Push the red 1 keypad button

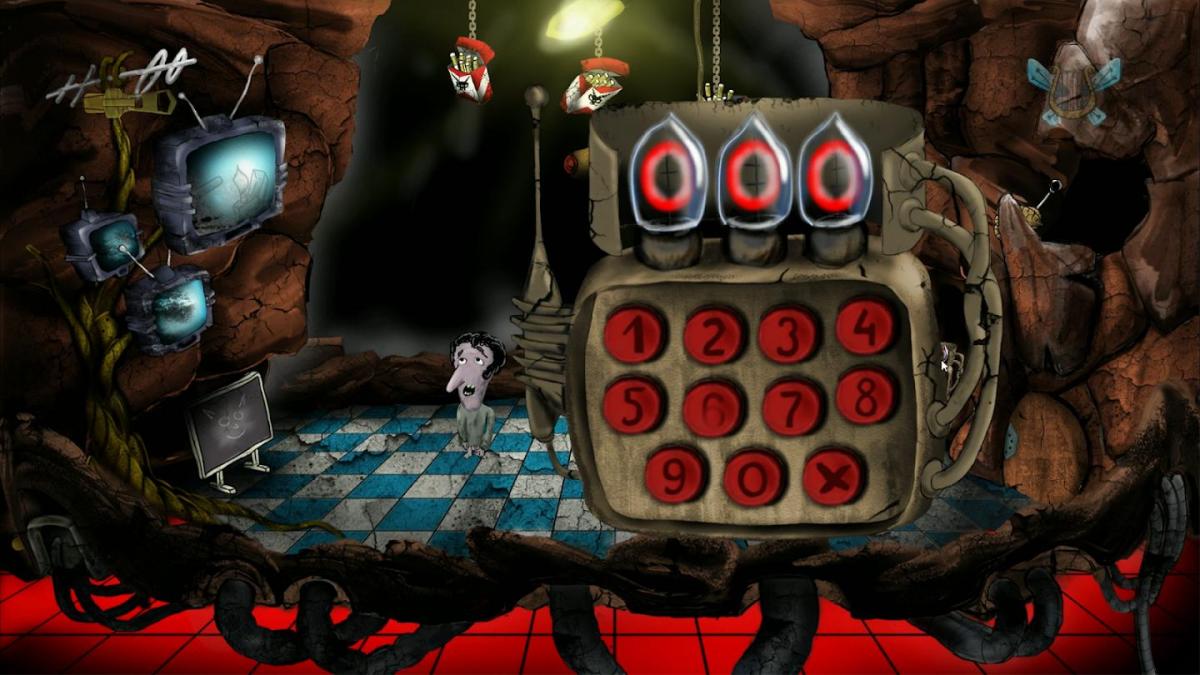(635, 335)
